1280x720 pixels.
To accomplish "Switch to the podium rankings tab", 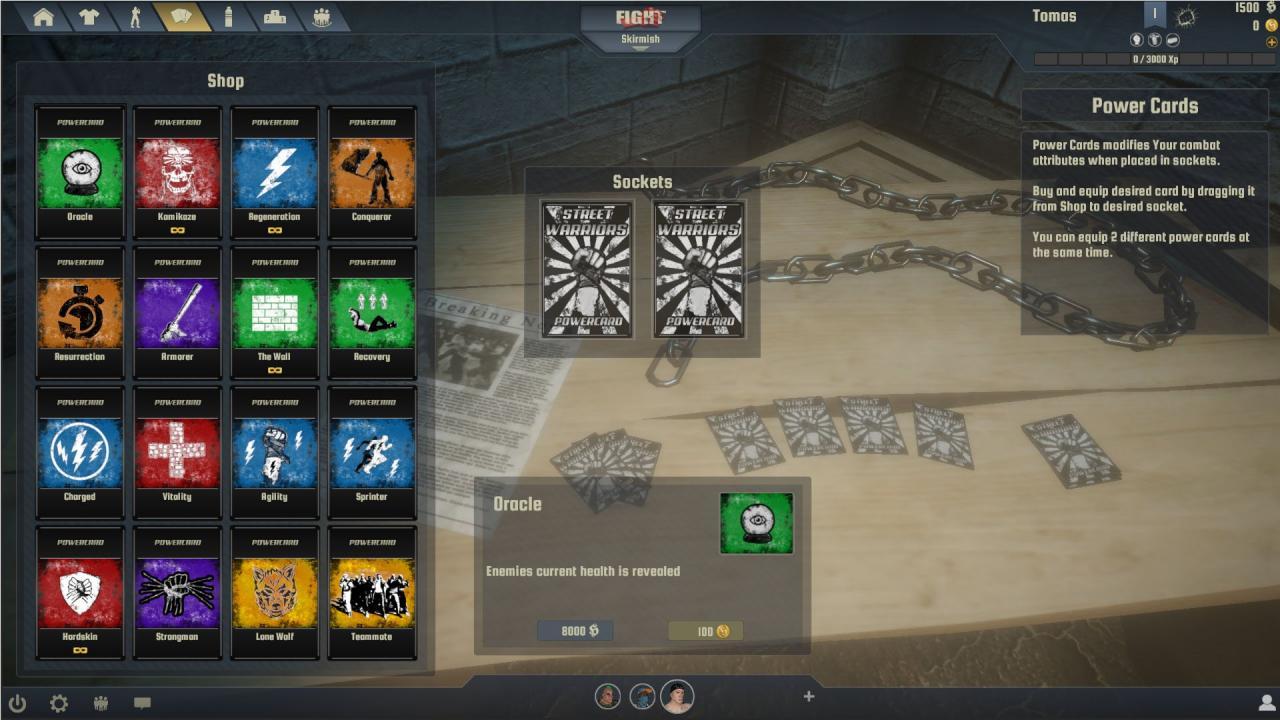I will 274,18.
